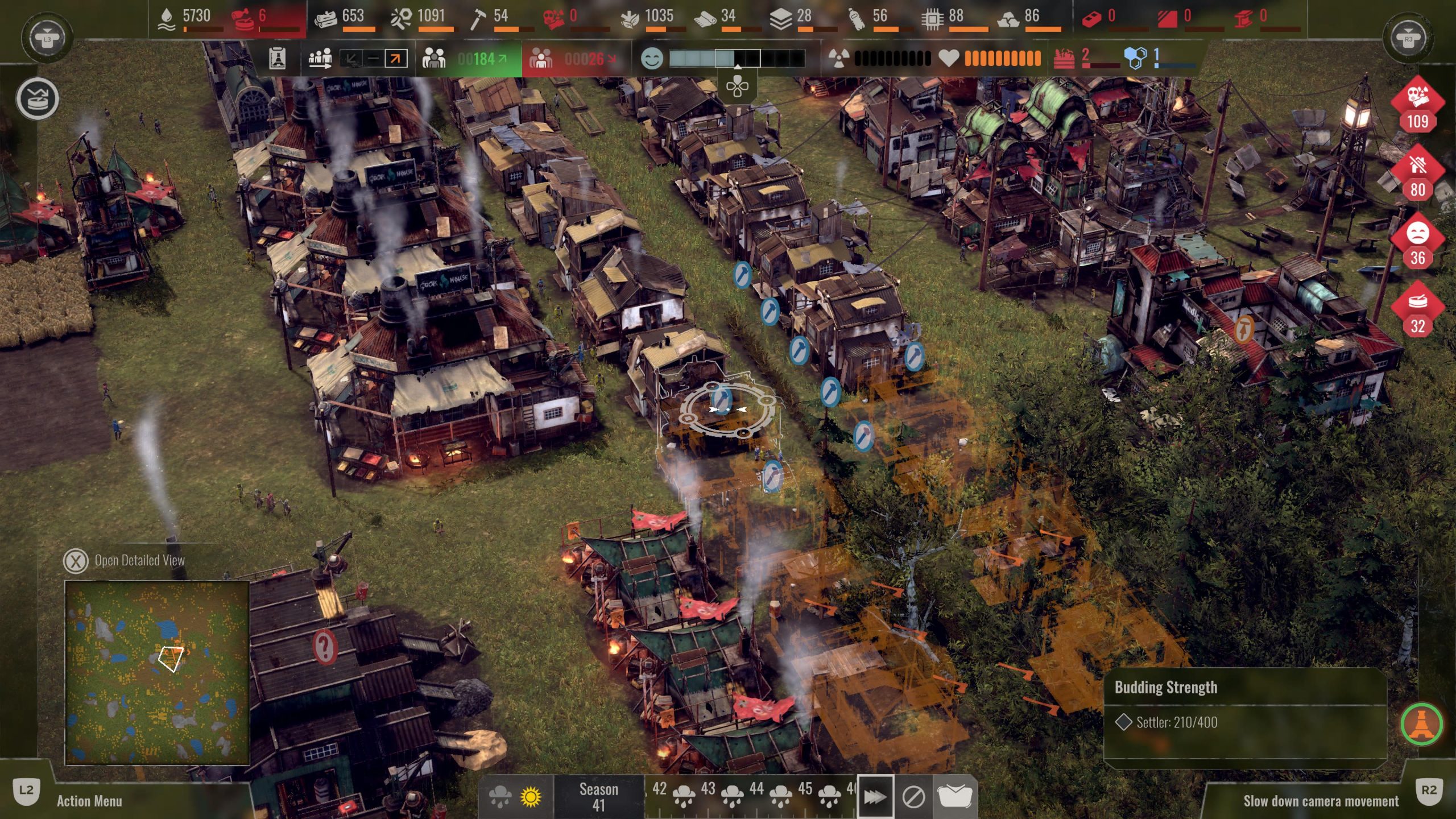The height and width of the screenshot is (819, 1456).
Task: Click the smiley face confidence icon
Action: (651, 58)
